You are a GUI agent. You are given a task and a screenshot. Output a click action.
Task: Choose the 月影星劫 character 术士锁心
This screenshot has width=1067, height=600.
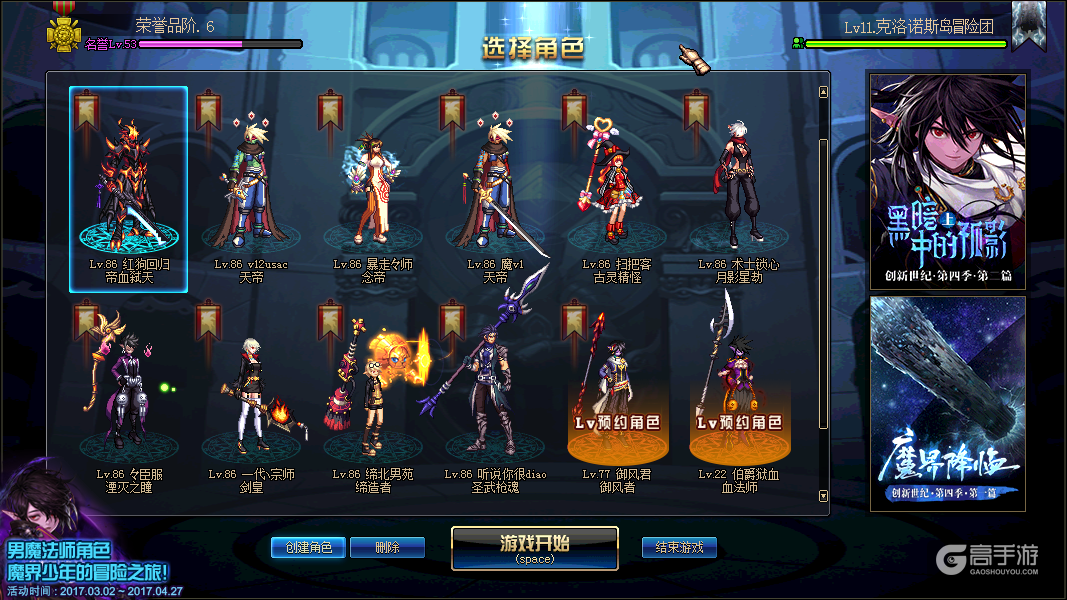(x=739, y=190)
